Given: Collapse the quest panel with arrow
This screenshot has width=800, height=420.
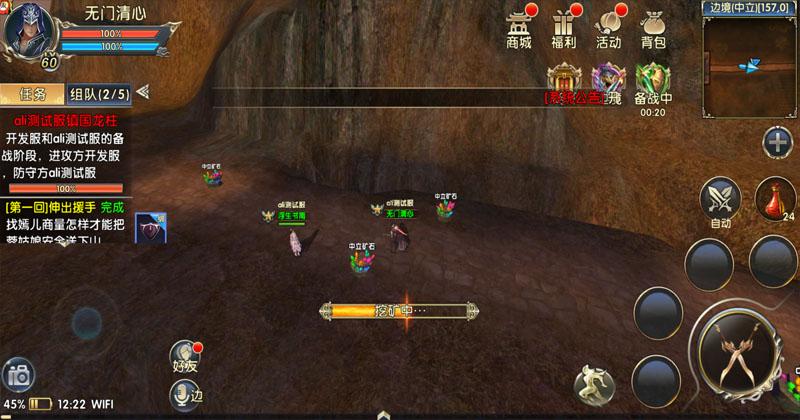Looking at the screenshot, I should [x=143, y=94].
